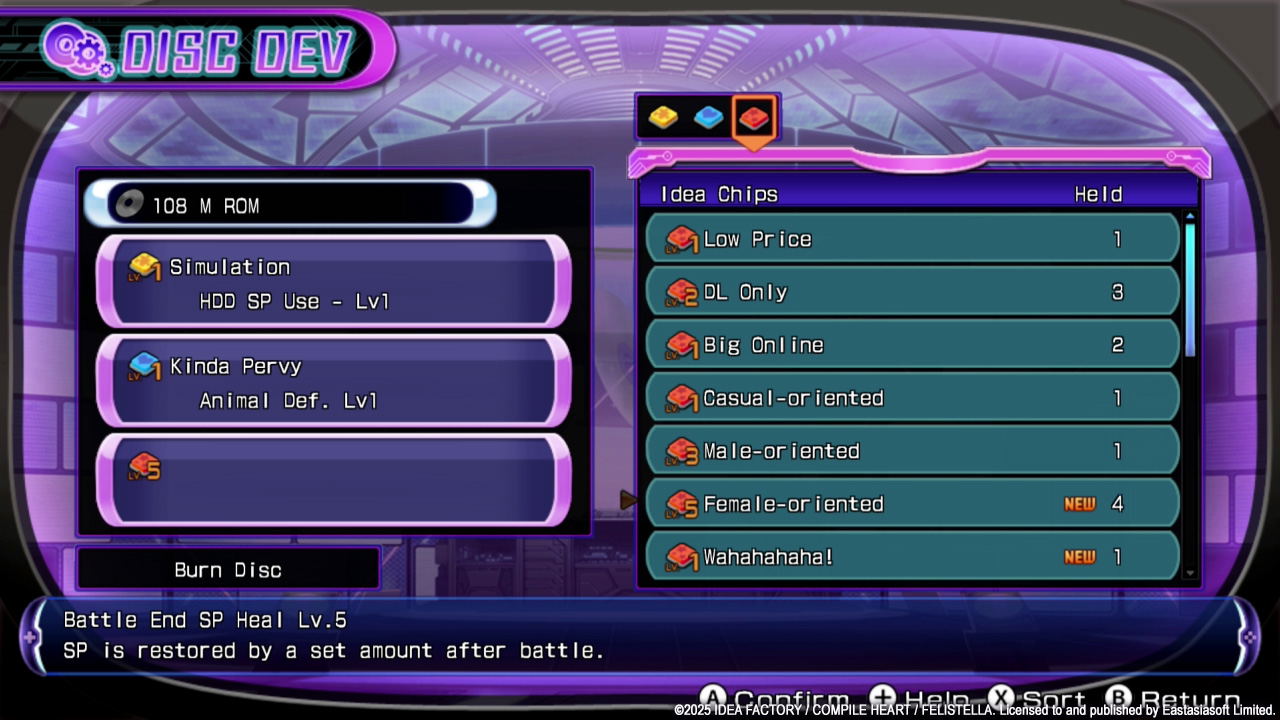
Task: Click the idea chips list scrollbar
Action: [x=1190, y=290]
